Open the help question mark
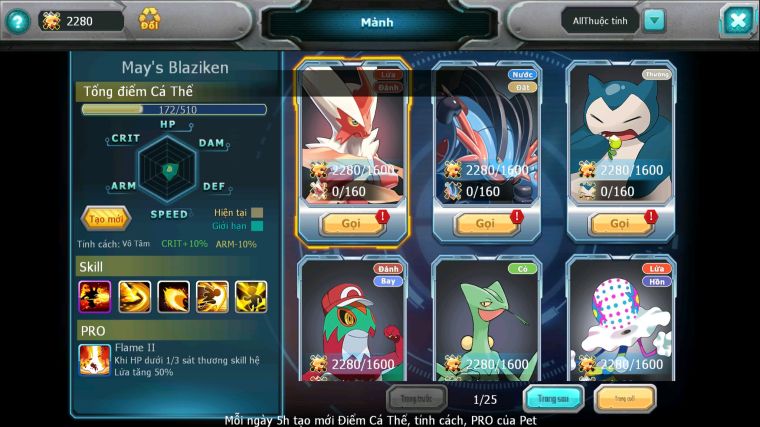 pyautogui.click(x=17, y=20)
